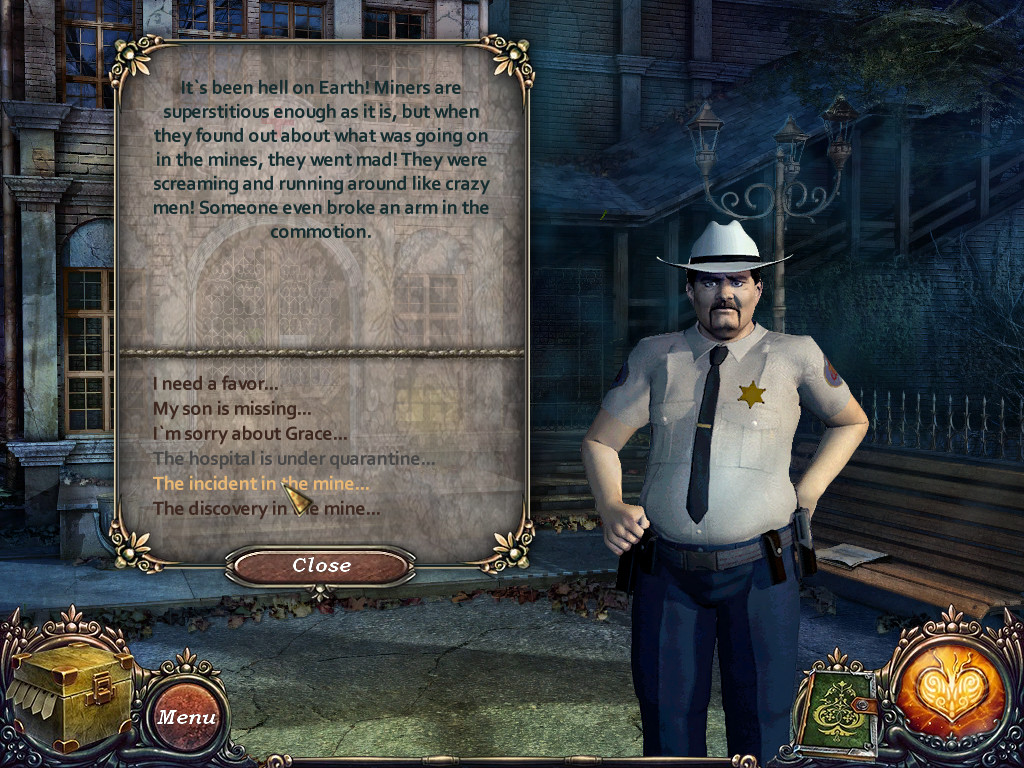The image size is (1024, 768).
Task: Pick 'The incident in the mine...' topic
Action: (260, 484)
